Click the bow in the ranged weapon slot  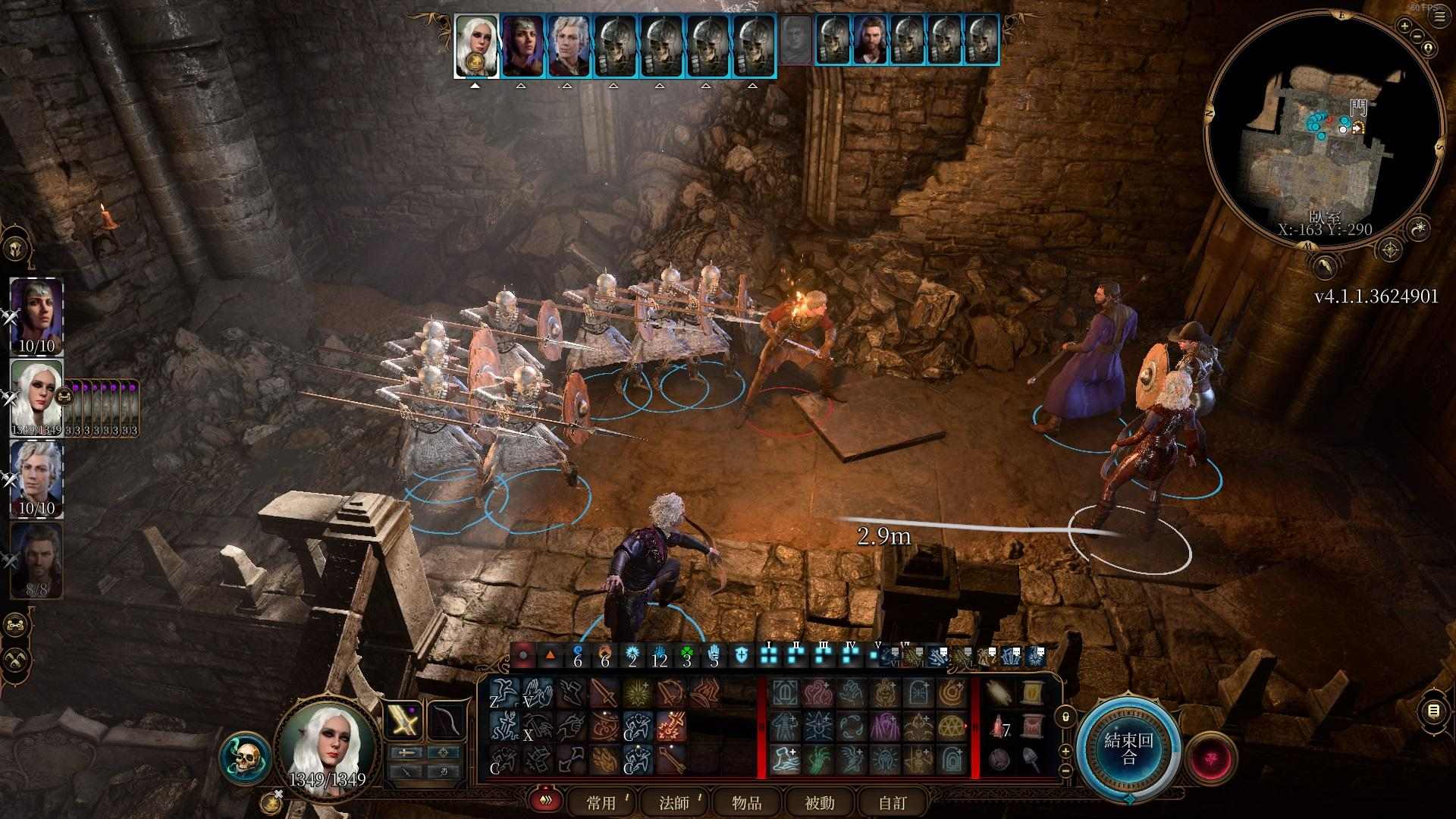pyautogui.click(x=446, y=721)
